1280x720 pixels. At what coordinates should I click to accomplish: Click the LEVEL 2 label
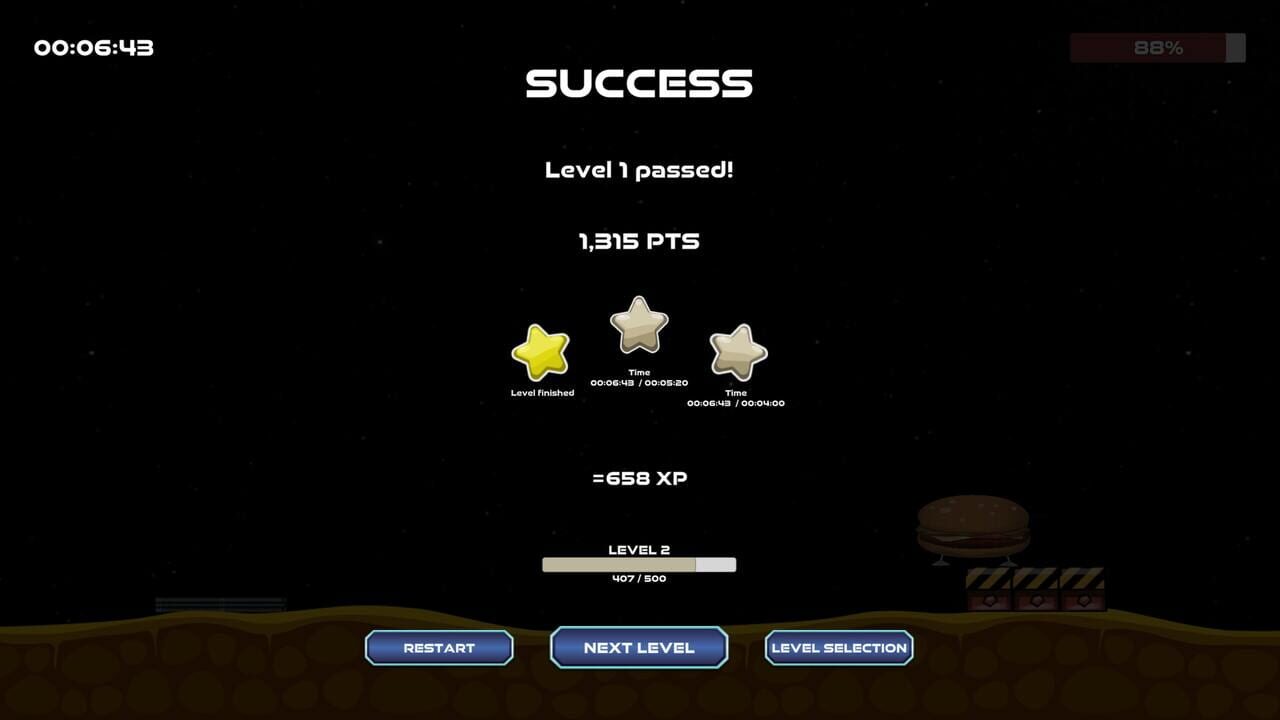pos(638,549)
